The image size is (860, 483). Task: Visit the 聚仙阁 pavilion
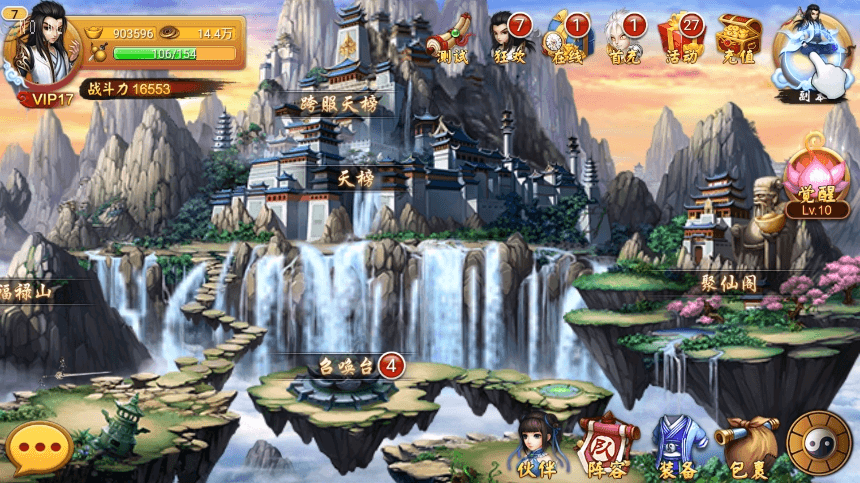pyautogui.click(x=729, y=283)
